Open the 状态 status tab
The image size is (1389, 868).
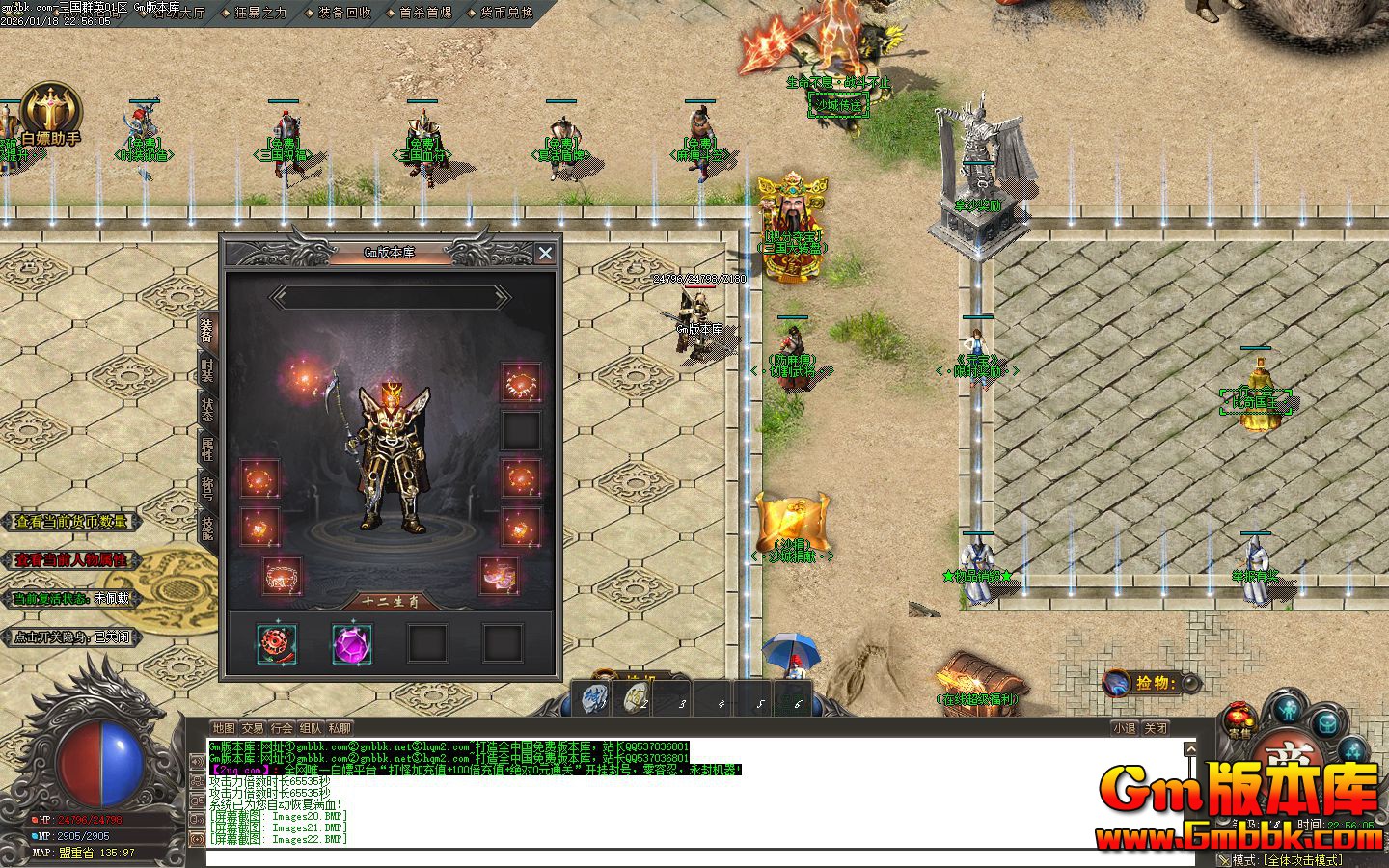point(207,410)
